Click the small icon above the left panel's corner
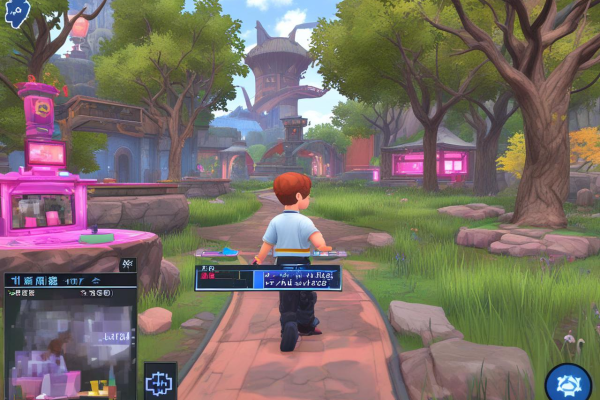Image resolution: width=600 pixels, height=400 pixels. pyautogui.click(x=127, y=264)
